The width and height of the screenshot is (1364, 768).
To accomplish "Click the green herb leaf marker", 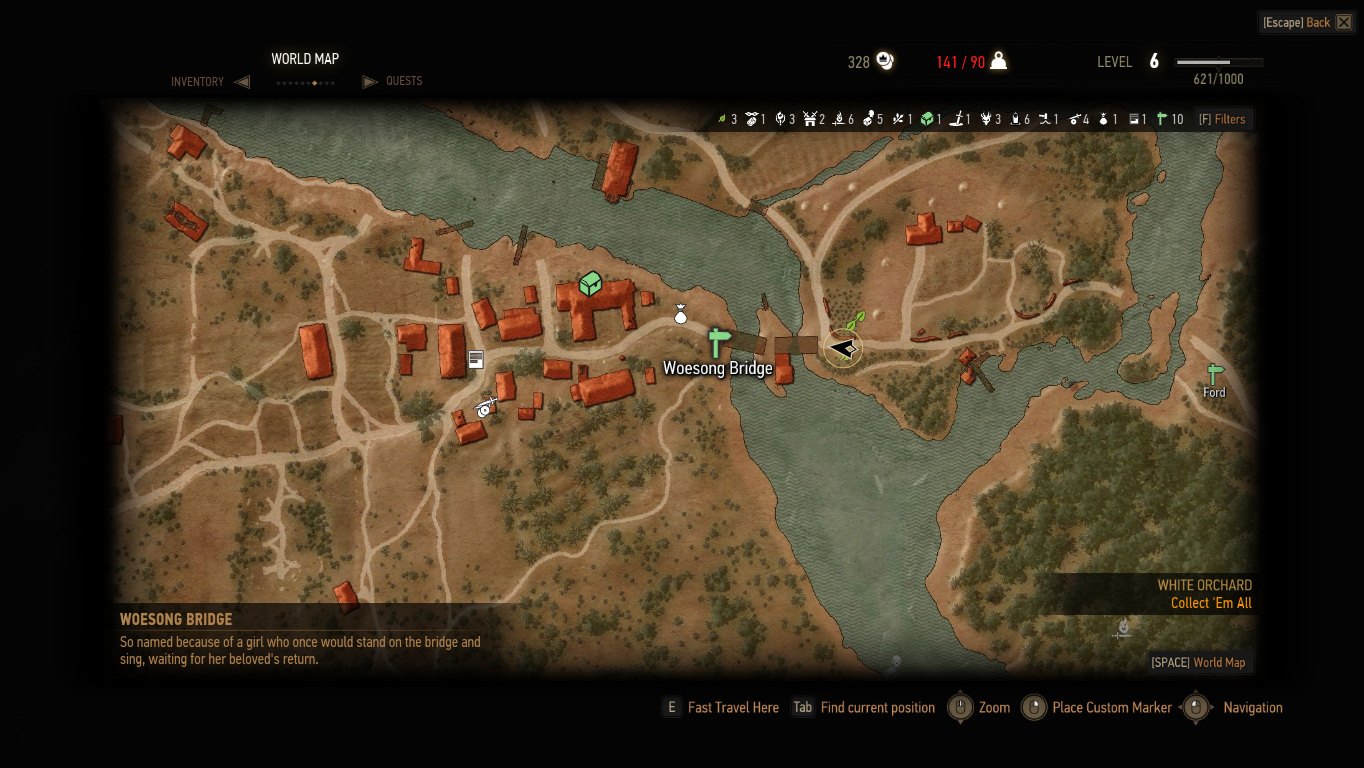I will tap(854, 322).
